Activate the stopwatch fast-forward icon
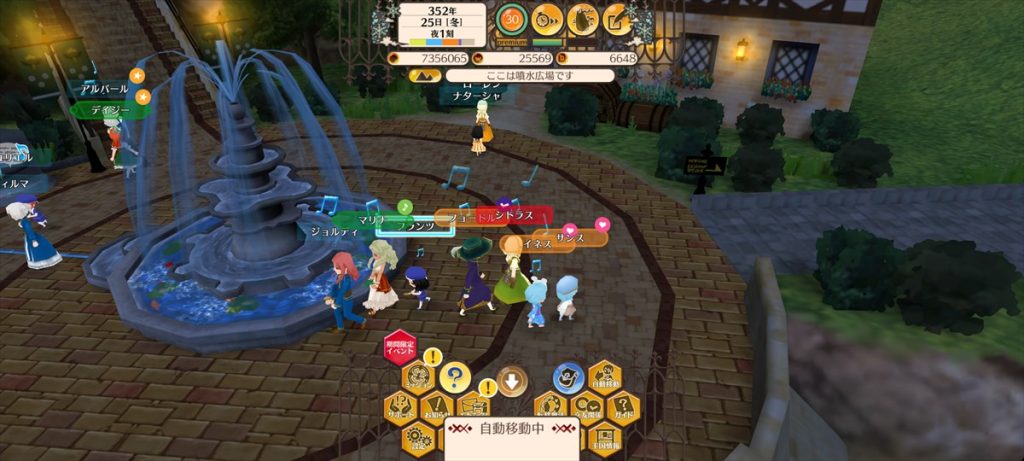 tap(546, 19)
